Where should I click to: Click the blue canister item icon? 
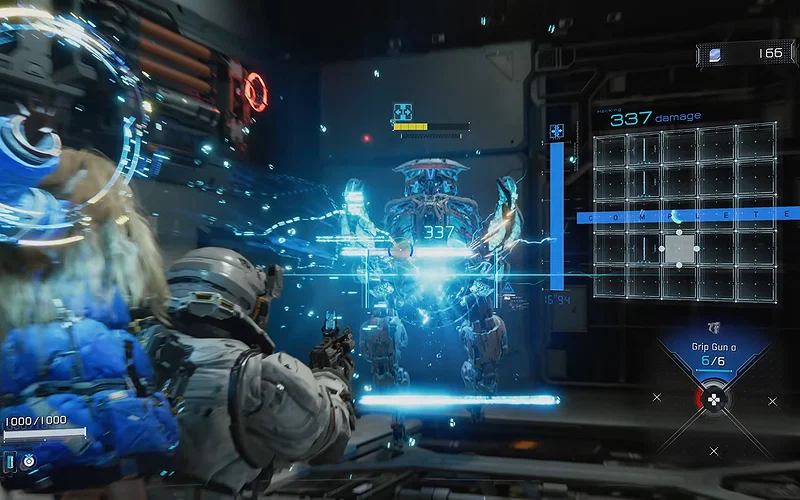pos(11,461)
